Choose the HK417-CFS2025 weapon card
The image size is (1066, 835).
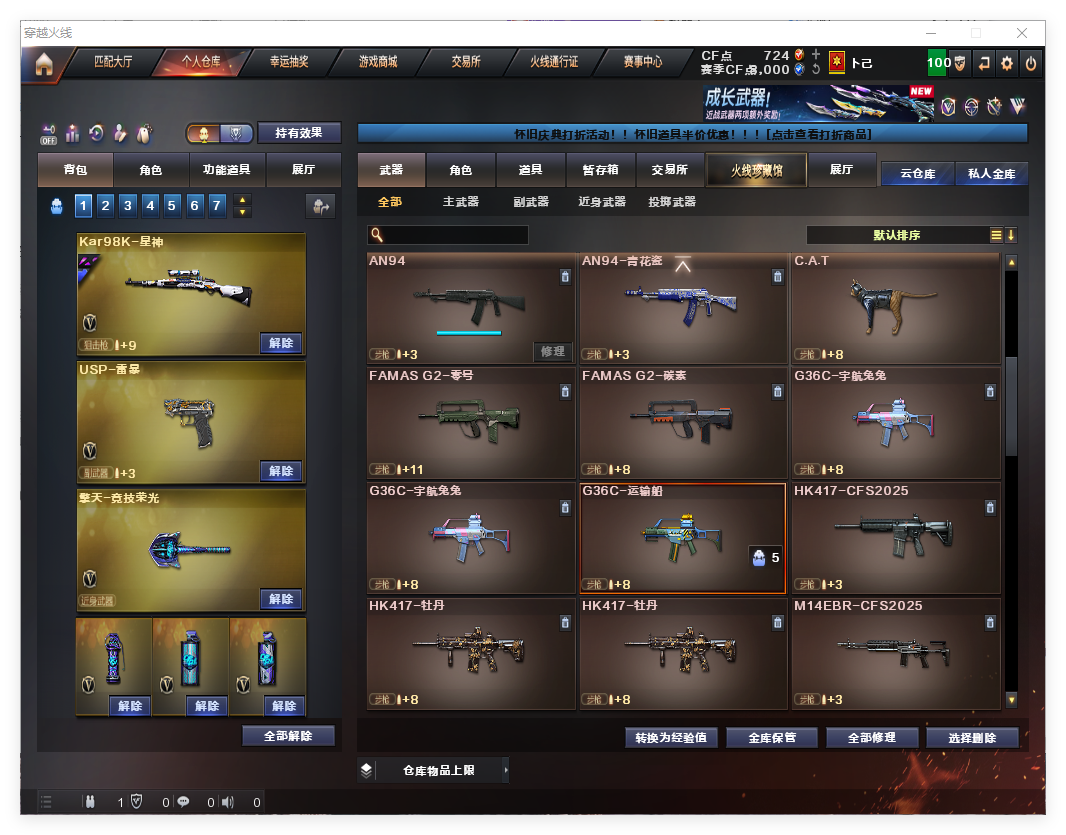[895, 538]
